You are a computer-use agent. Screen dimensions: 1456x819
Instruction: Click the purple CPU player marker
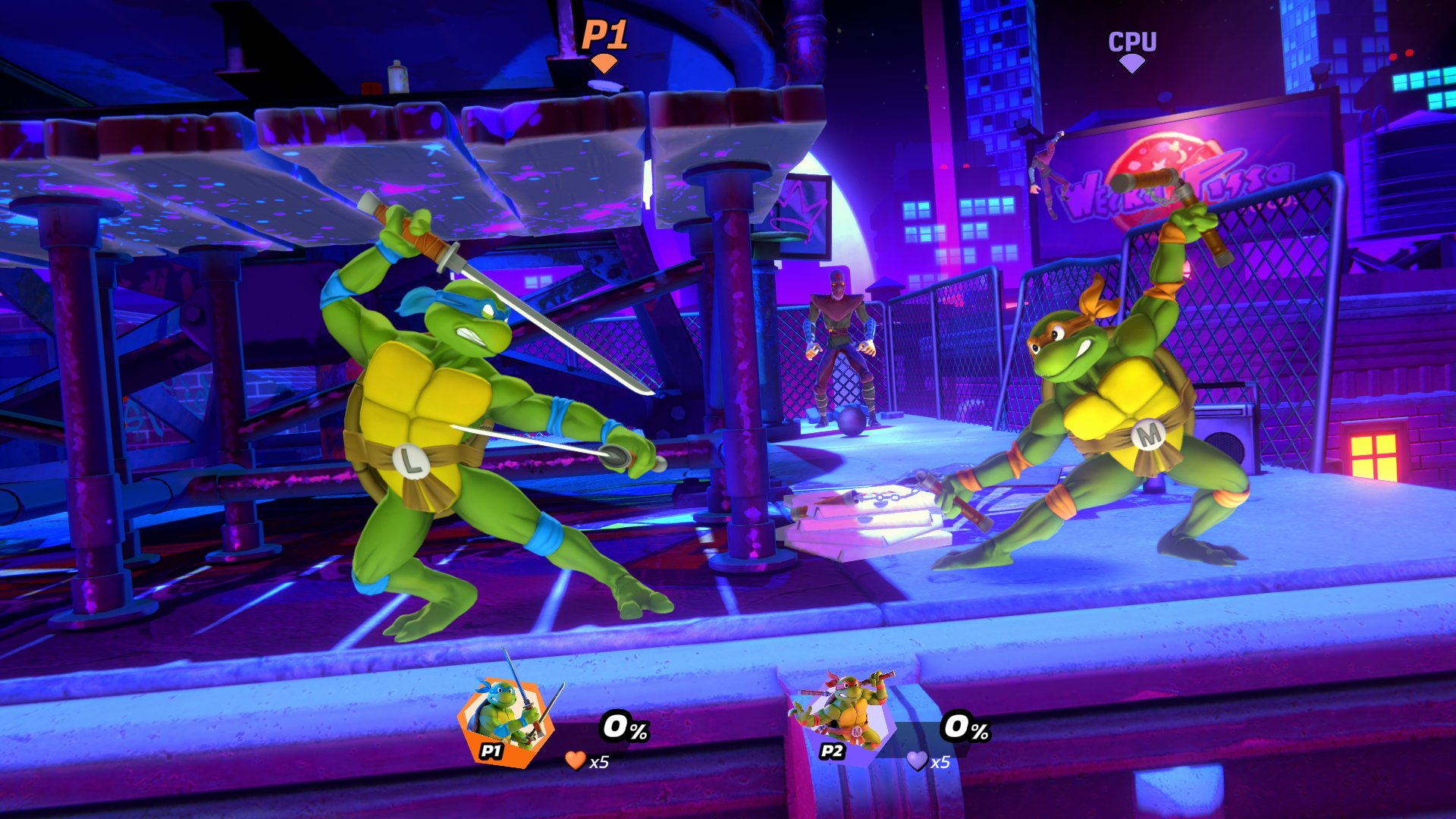[1132, 50]
